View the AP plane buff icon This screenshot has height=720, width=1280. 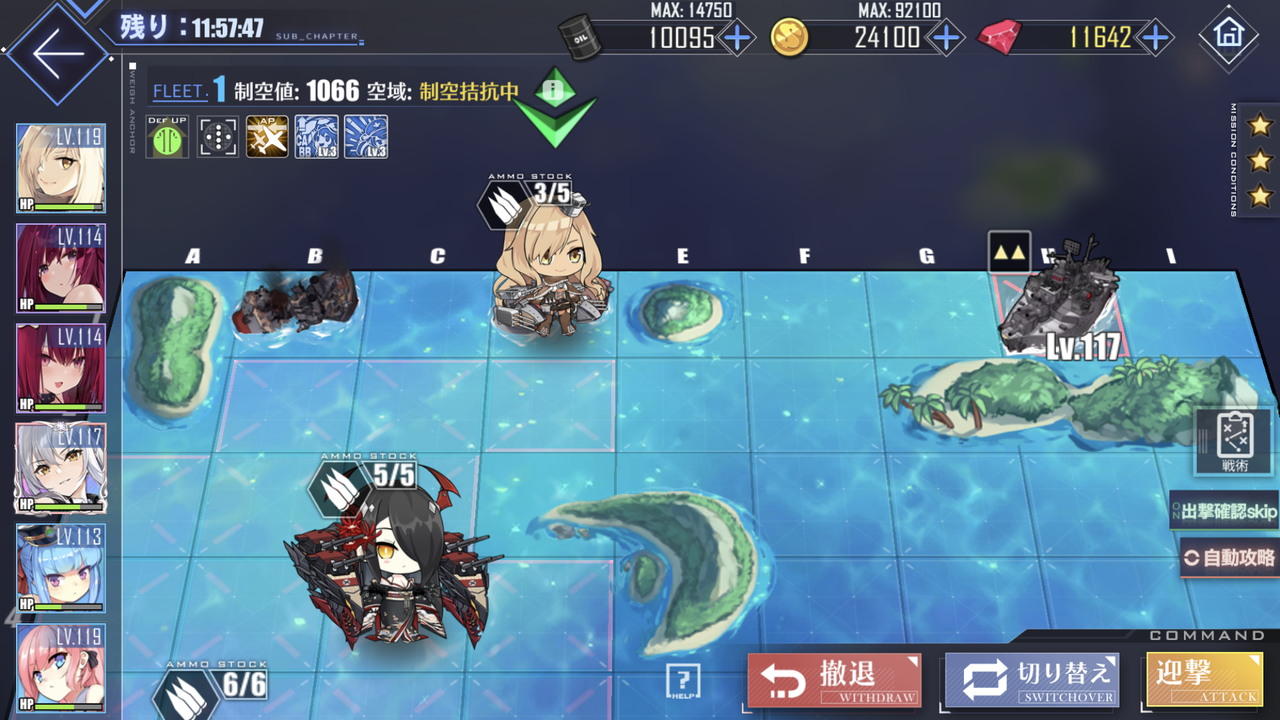266,134
